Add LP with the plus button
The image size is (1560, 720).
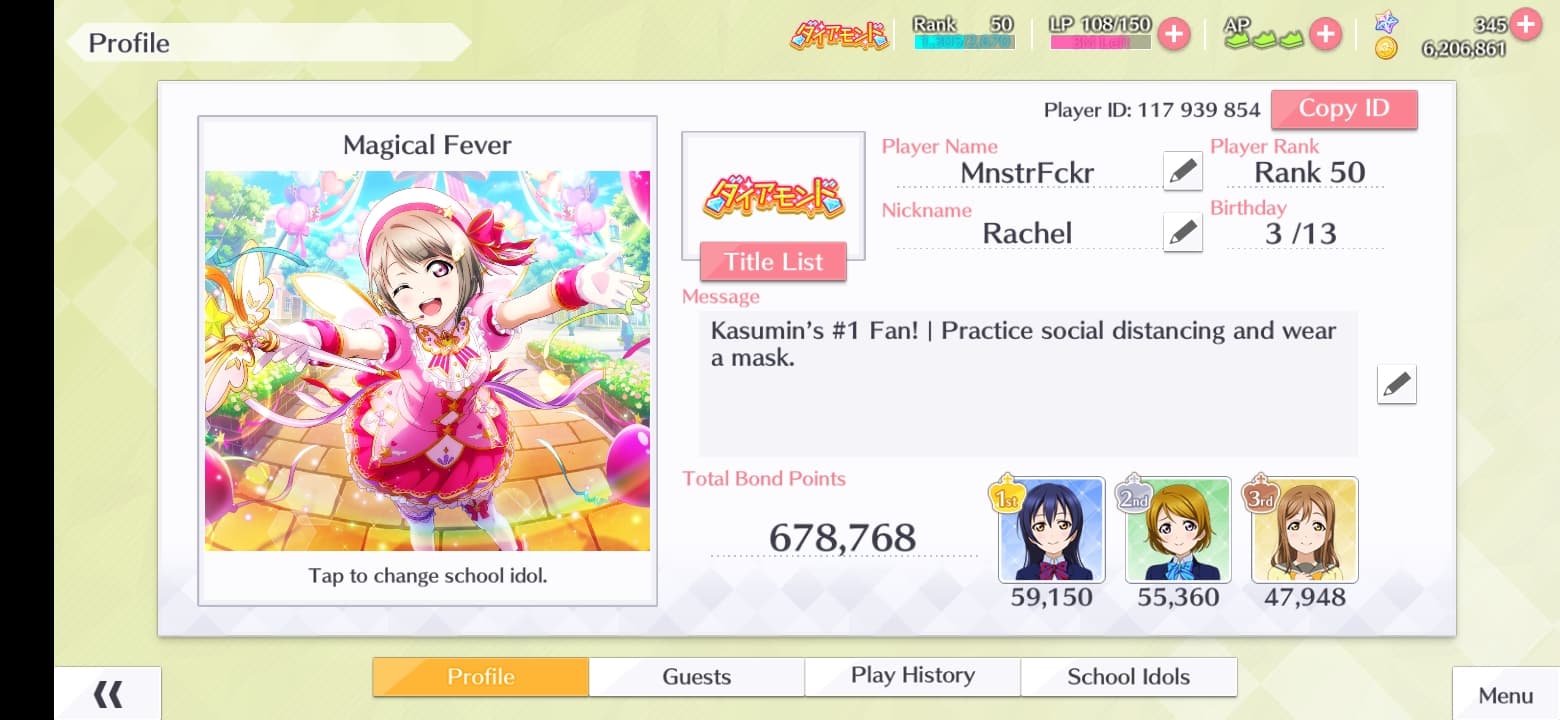pyautogui.click(x=1173, y=34)
